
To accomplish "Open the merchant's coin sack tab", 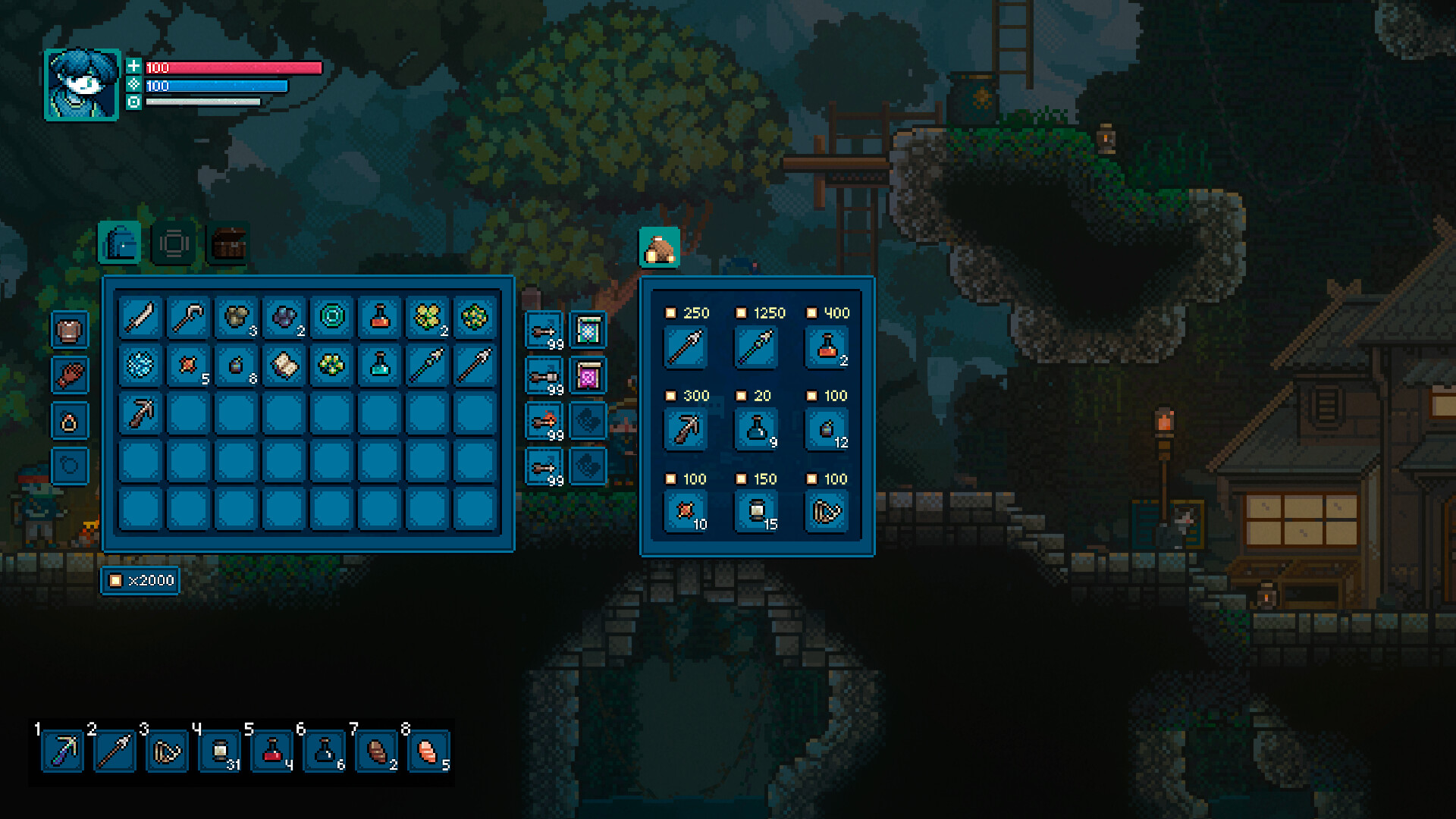I will 659,248.
